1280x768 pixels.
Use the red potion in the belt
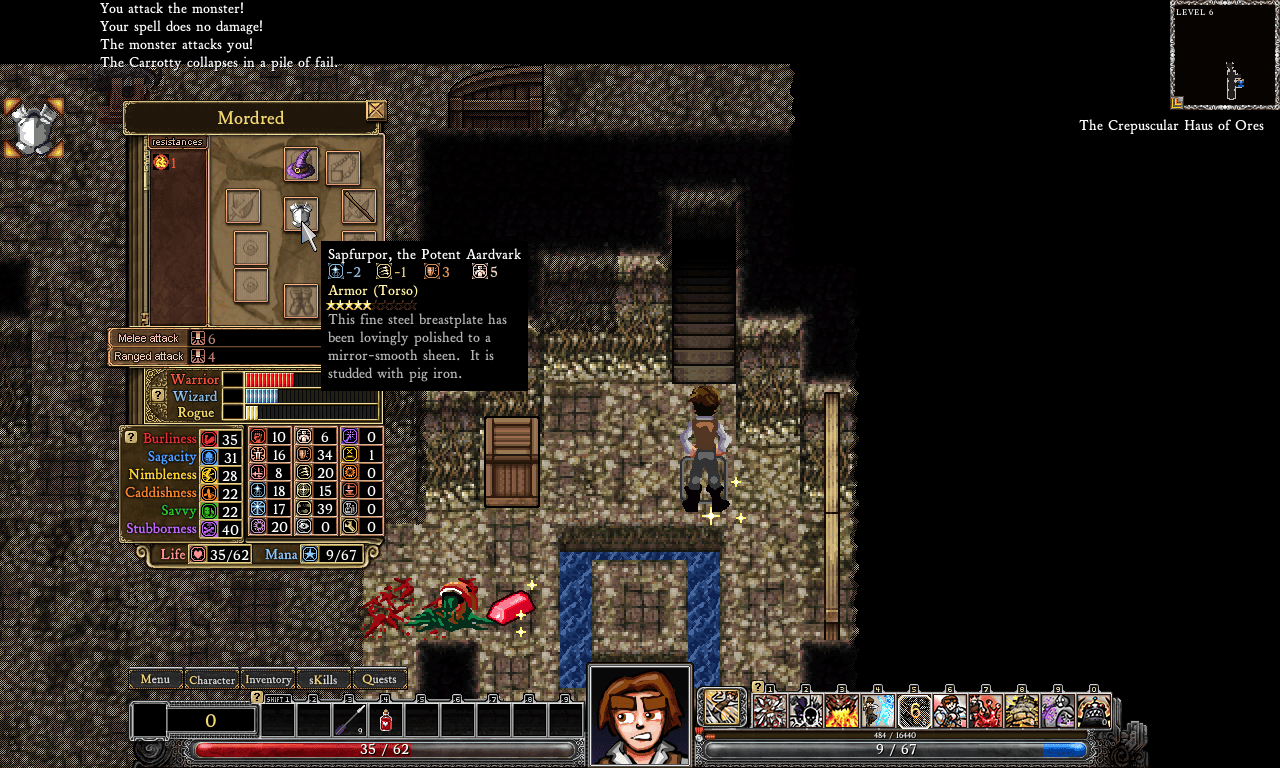(385, 719)
